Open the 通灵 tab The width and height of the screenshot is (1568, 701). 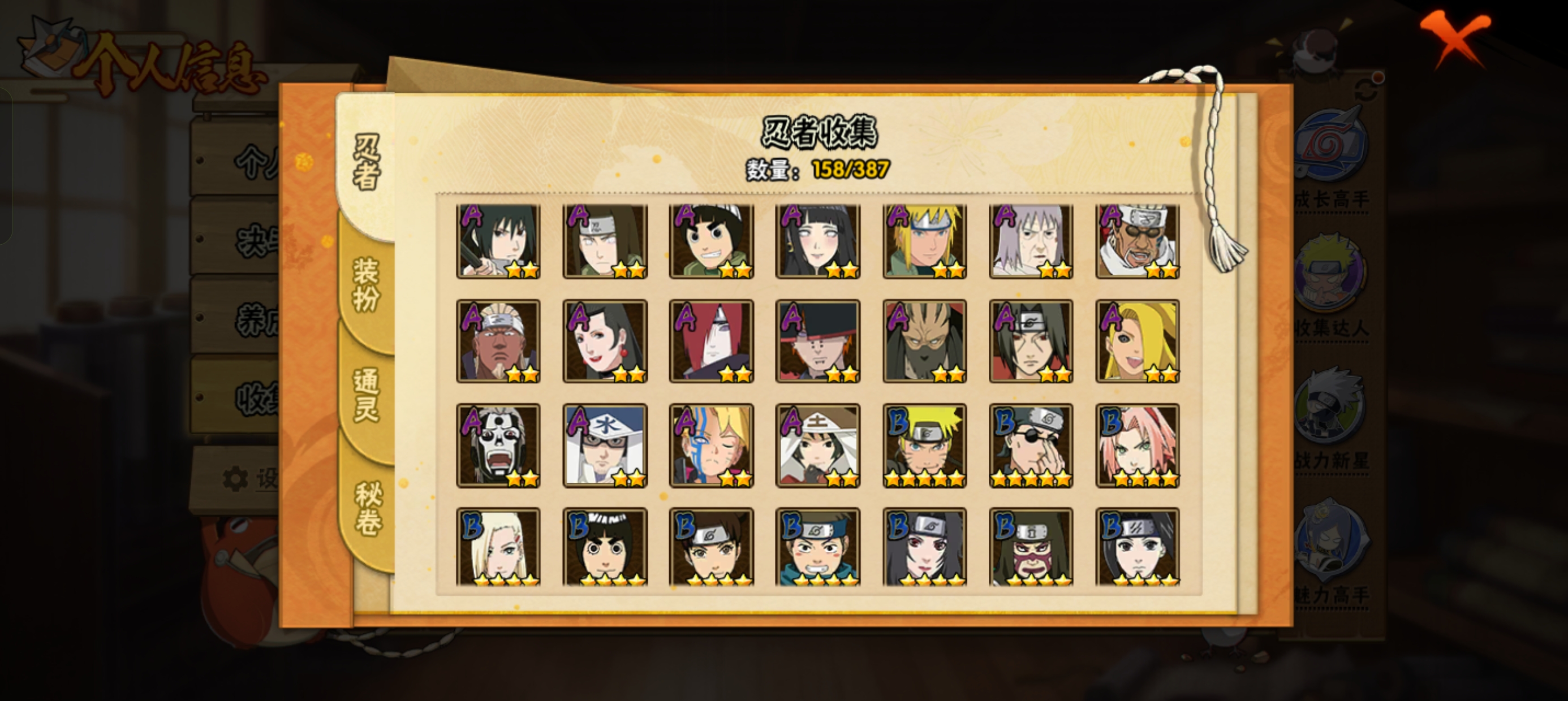pos(367,396)
